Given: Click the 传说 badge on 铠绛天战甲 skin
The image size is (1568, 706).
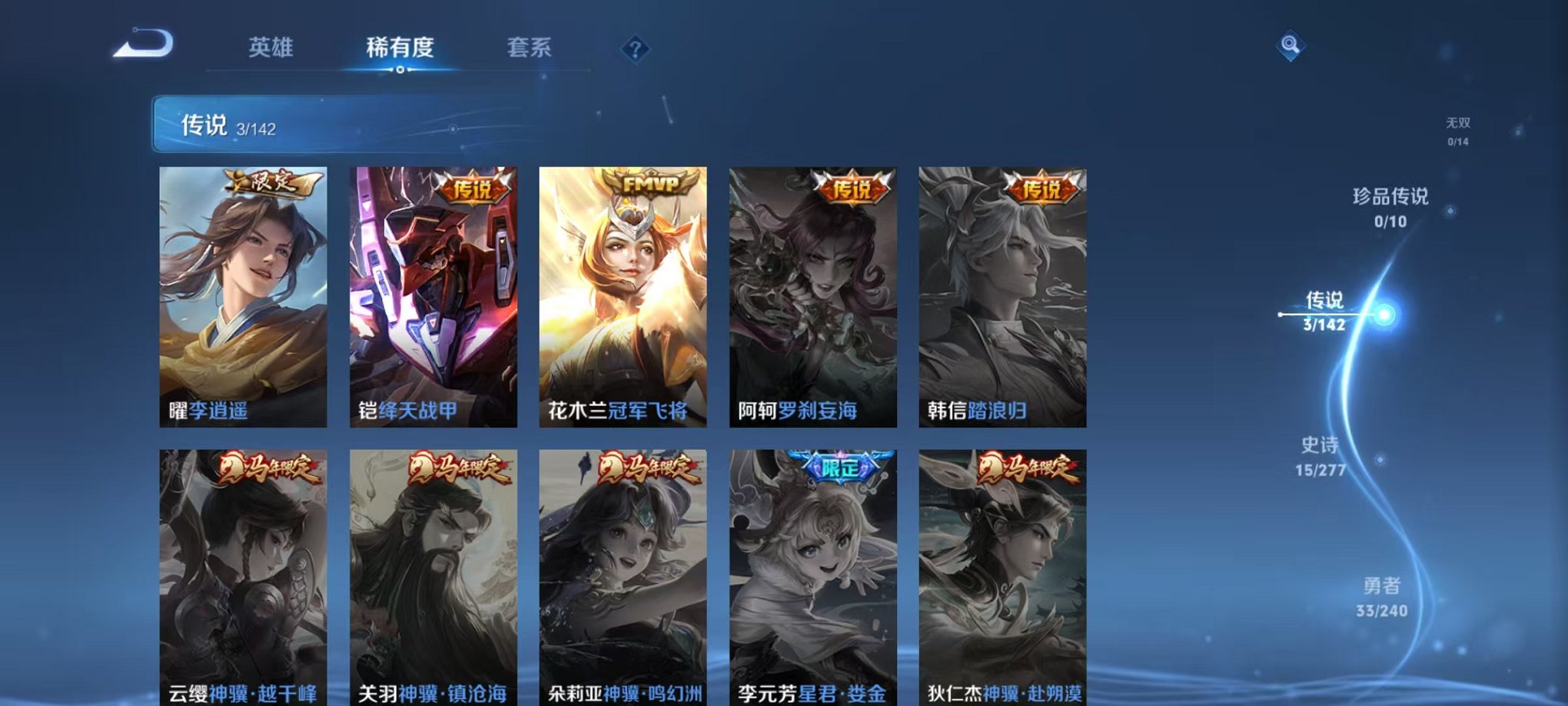Looking at the screenshot, I should (x=474, y=185).
